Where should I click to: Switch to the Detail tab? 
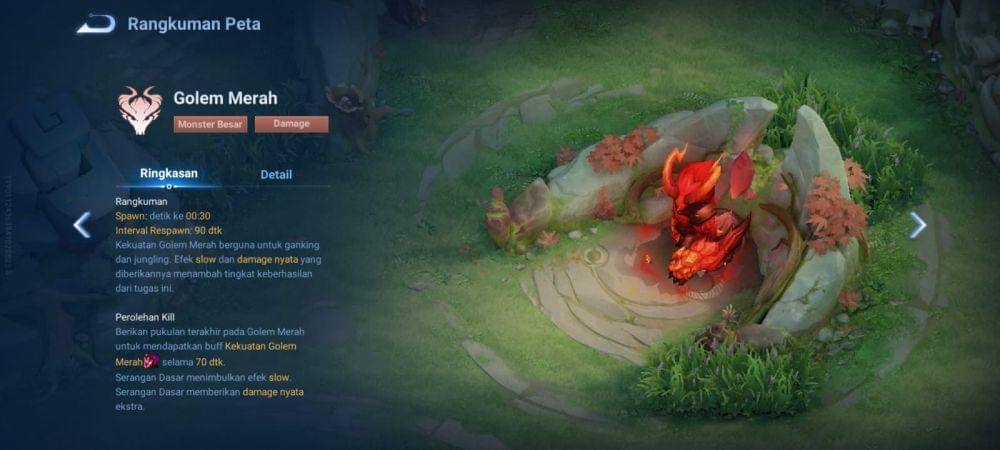click(276, 174)
